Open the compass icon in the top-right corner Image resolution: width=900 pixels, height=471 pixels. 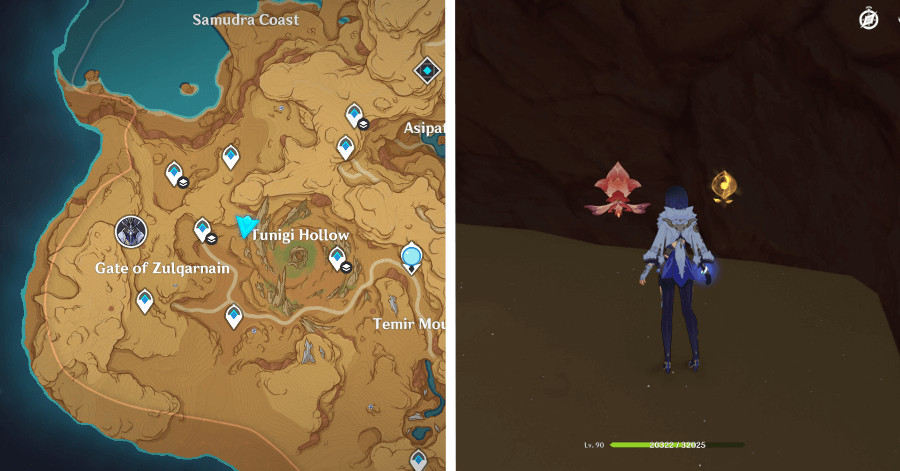point(868,19)
